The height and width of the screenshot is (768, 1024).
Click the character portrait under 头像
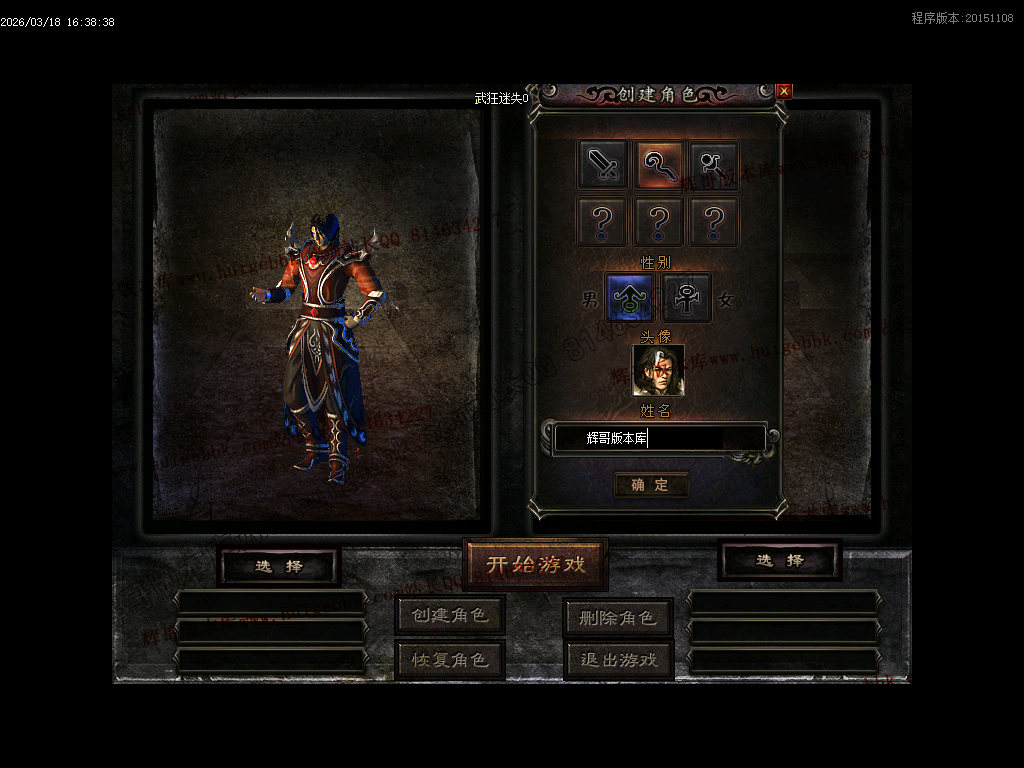coord(658,370)
